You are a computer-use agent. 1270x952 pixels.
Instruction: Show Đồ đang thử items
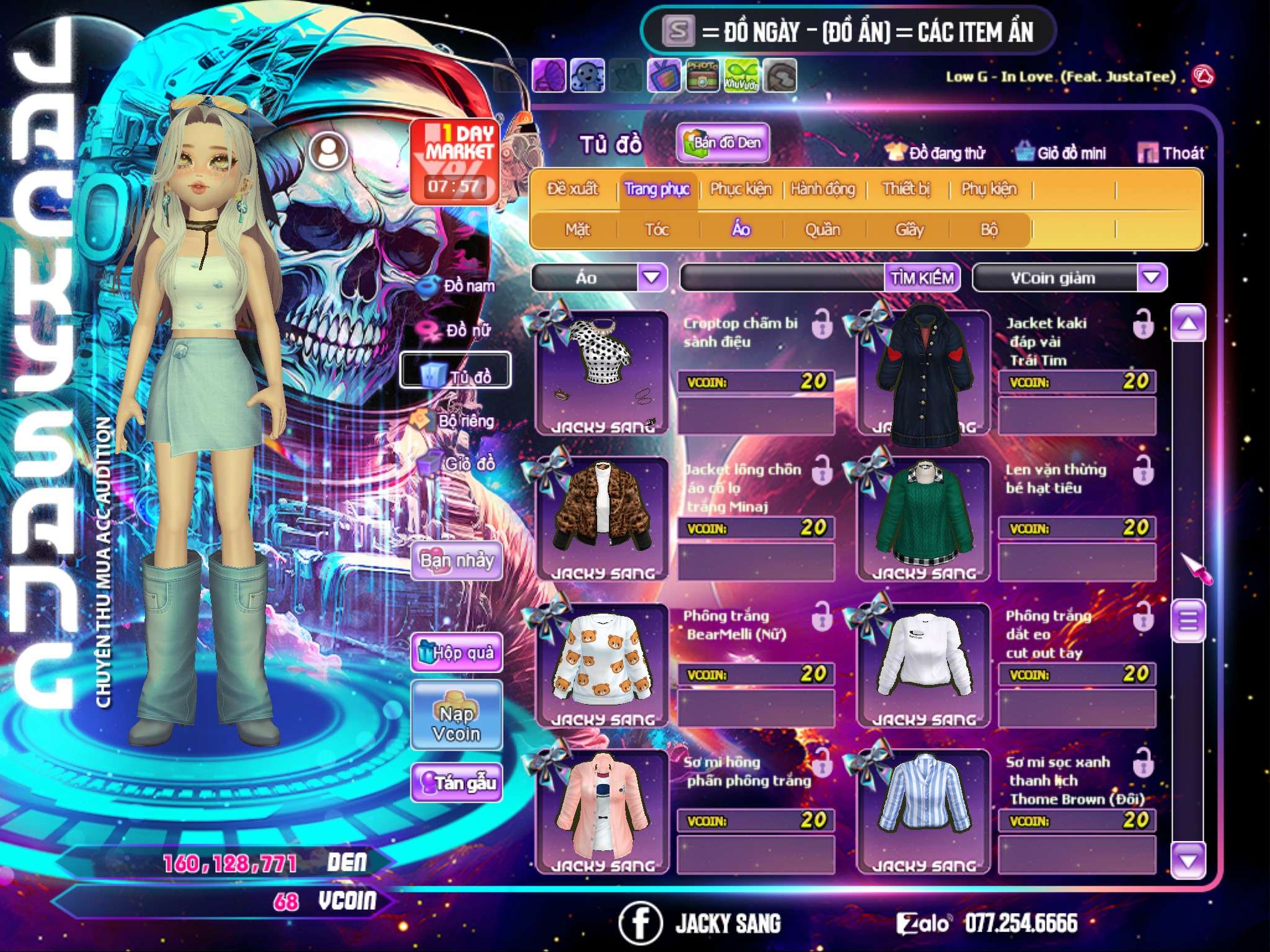coord(936,153)
